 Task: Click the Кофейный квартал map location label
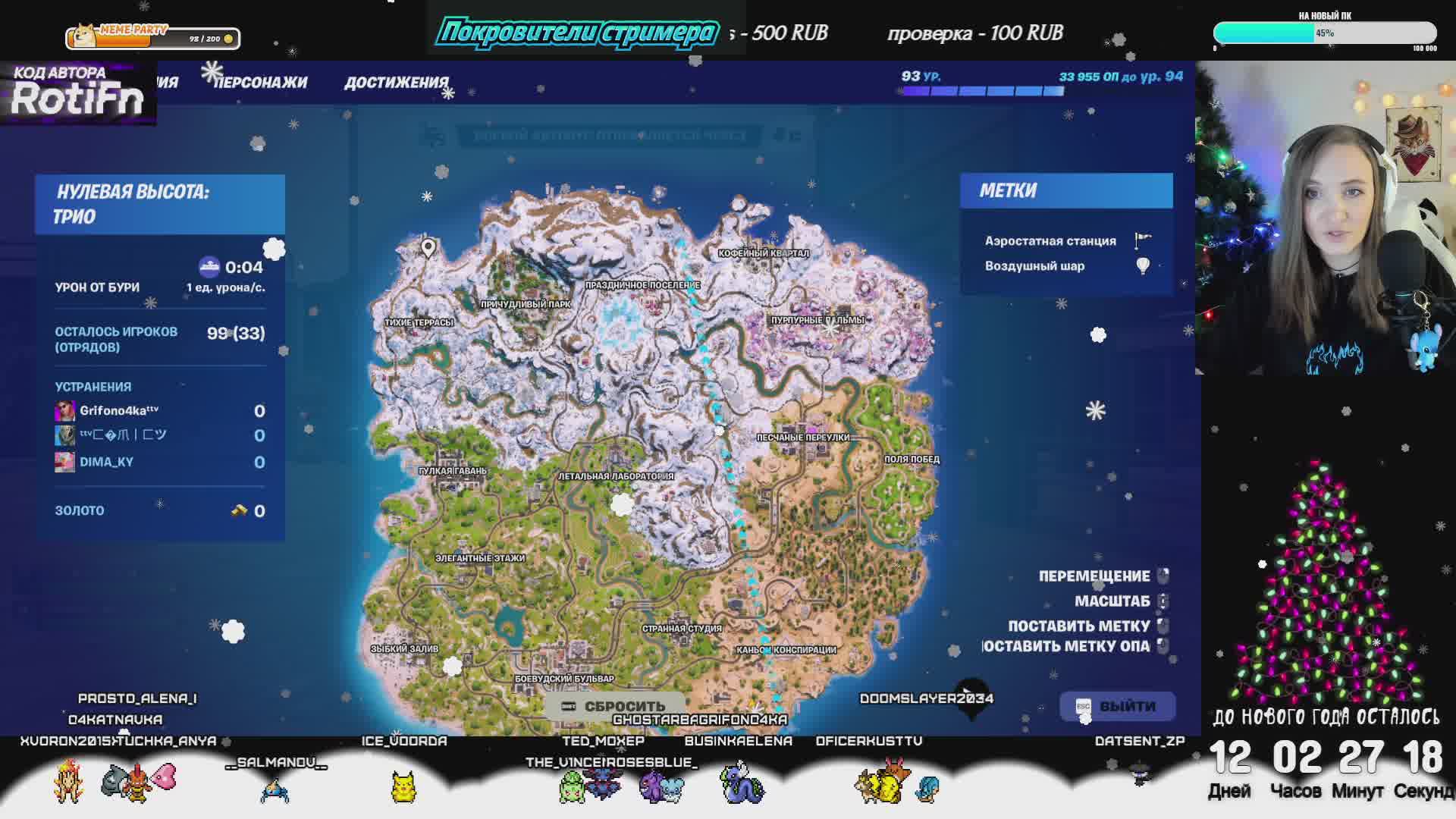pos(764,253)
